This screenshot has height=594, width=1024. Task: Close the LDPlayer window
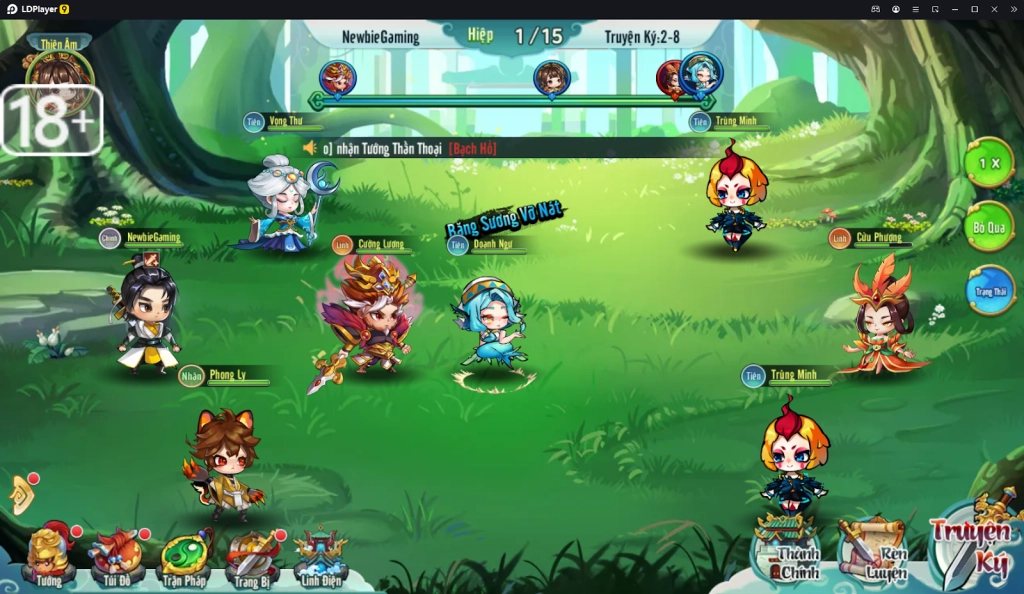coord(994,9)
